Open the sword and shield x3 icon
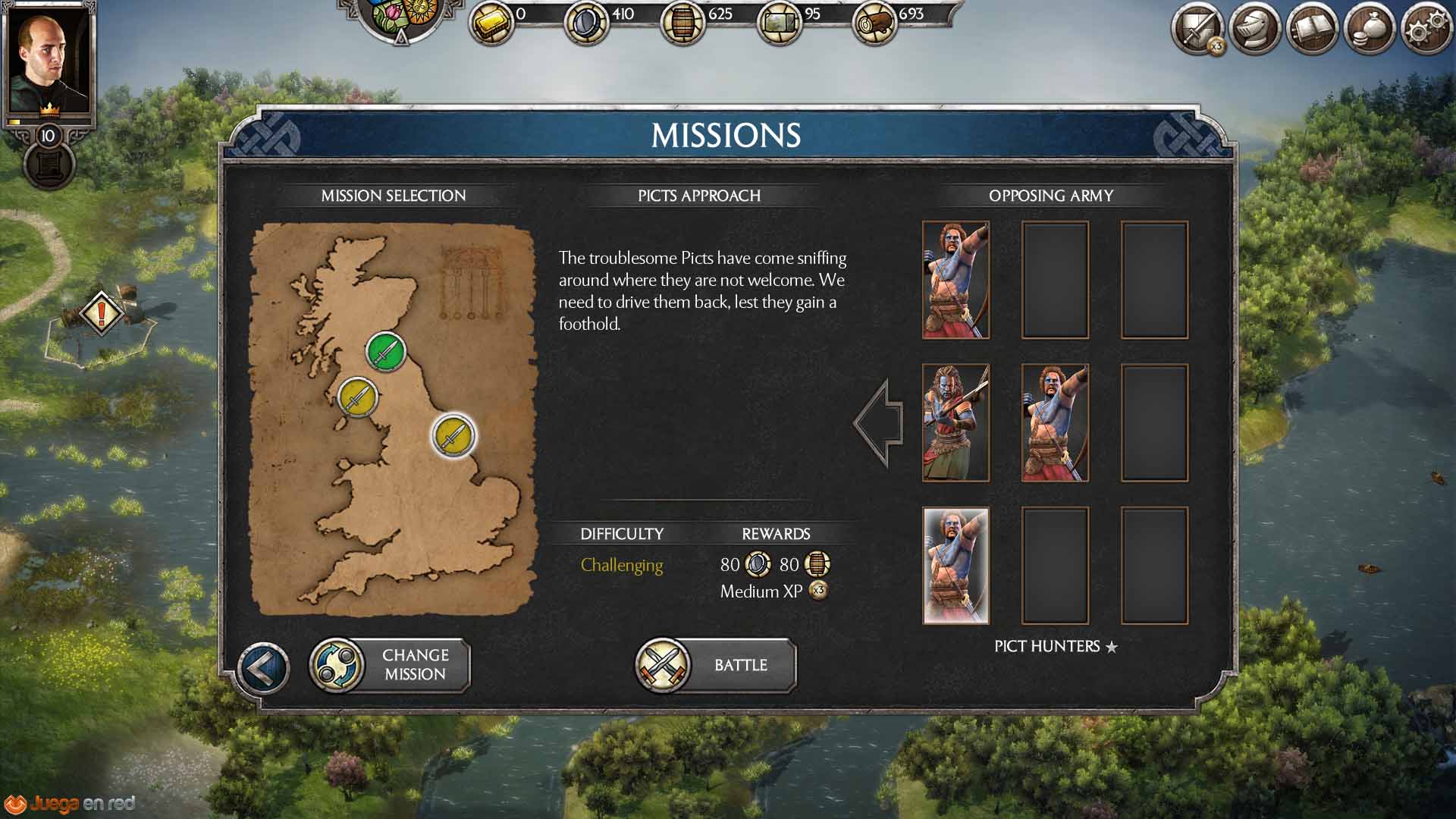 pyautogui.click(x=1198, y=31)
